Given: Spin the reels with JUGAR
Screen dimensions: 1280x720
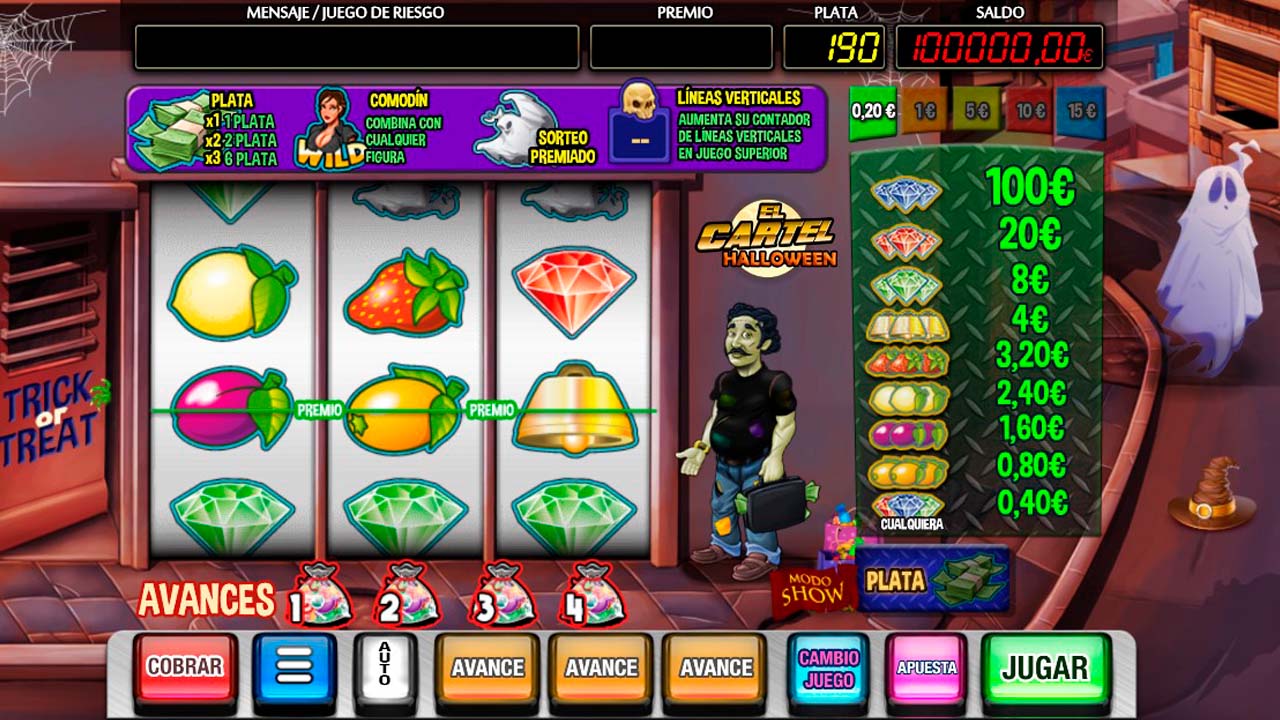Looking at the screenshot, I should pyautogui.click(x=1045, y=667).
